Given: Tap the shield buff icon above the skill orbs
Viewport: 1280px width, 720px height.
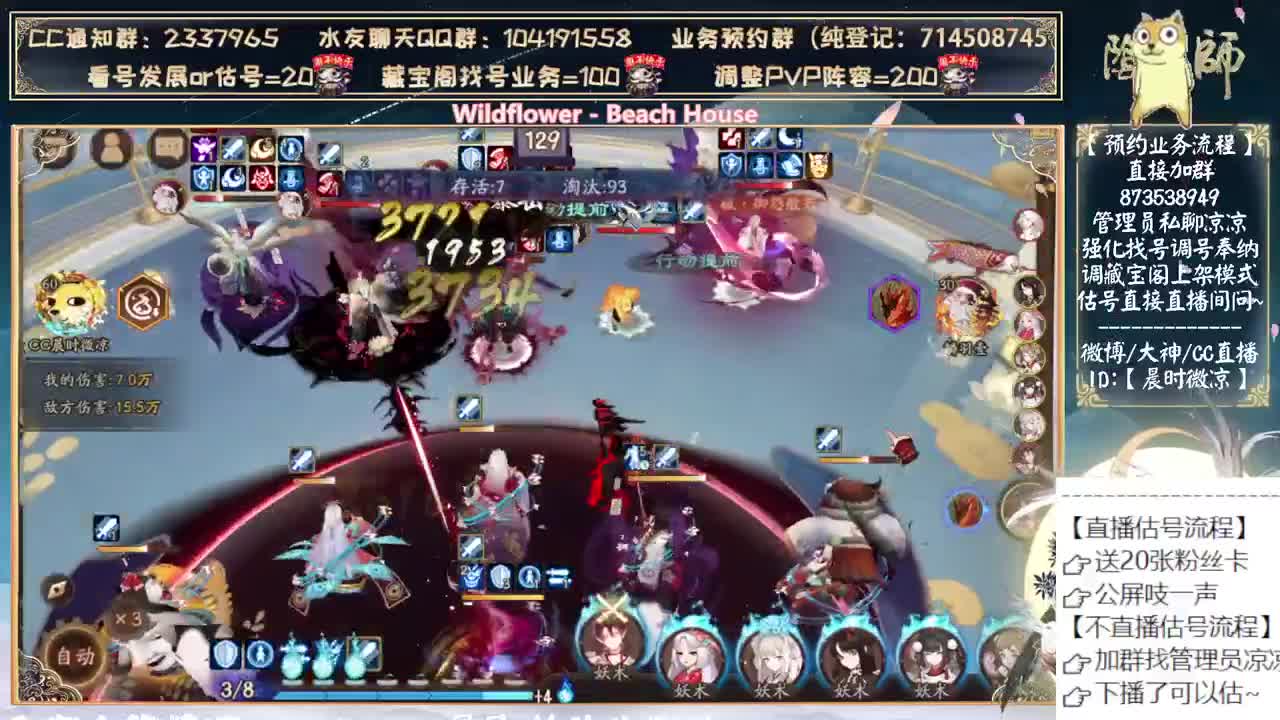Looking at the screenshot, I should 226,655.
